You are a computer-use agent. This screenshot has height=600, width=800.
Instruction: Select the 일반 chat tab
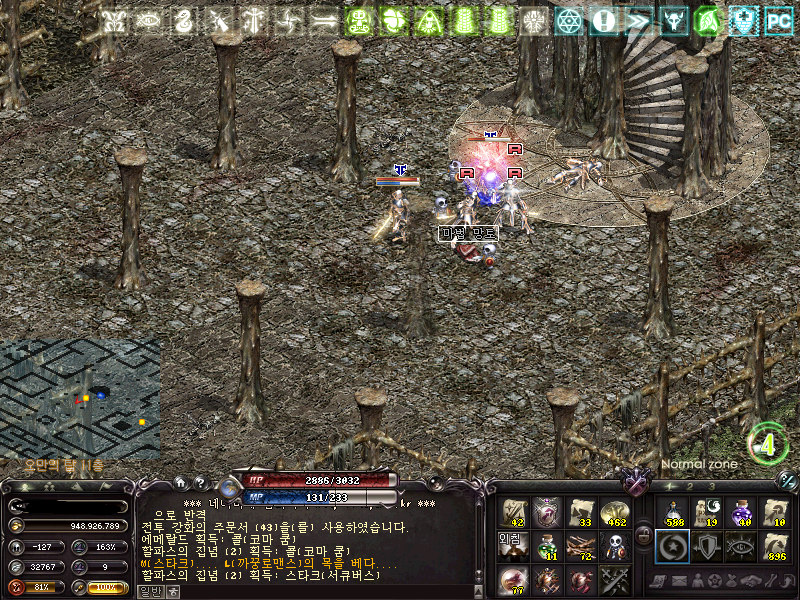coord(148,591)
